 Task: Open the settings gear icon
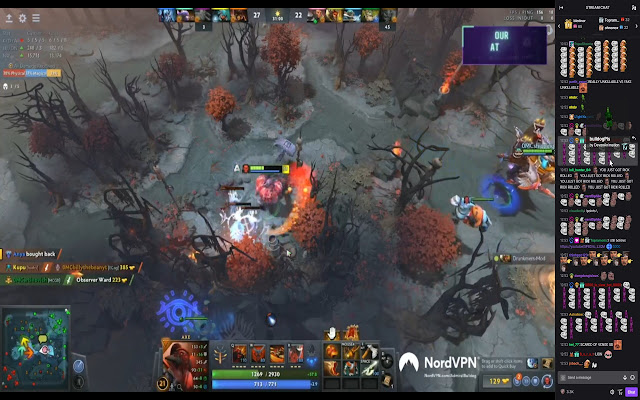[22, 18]
